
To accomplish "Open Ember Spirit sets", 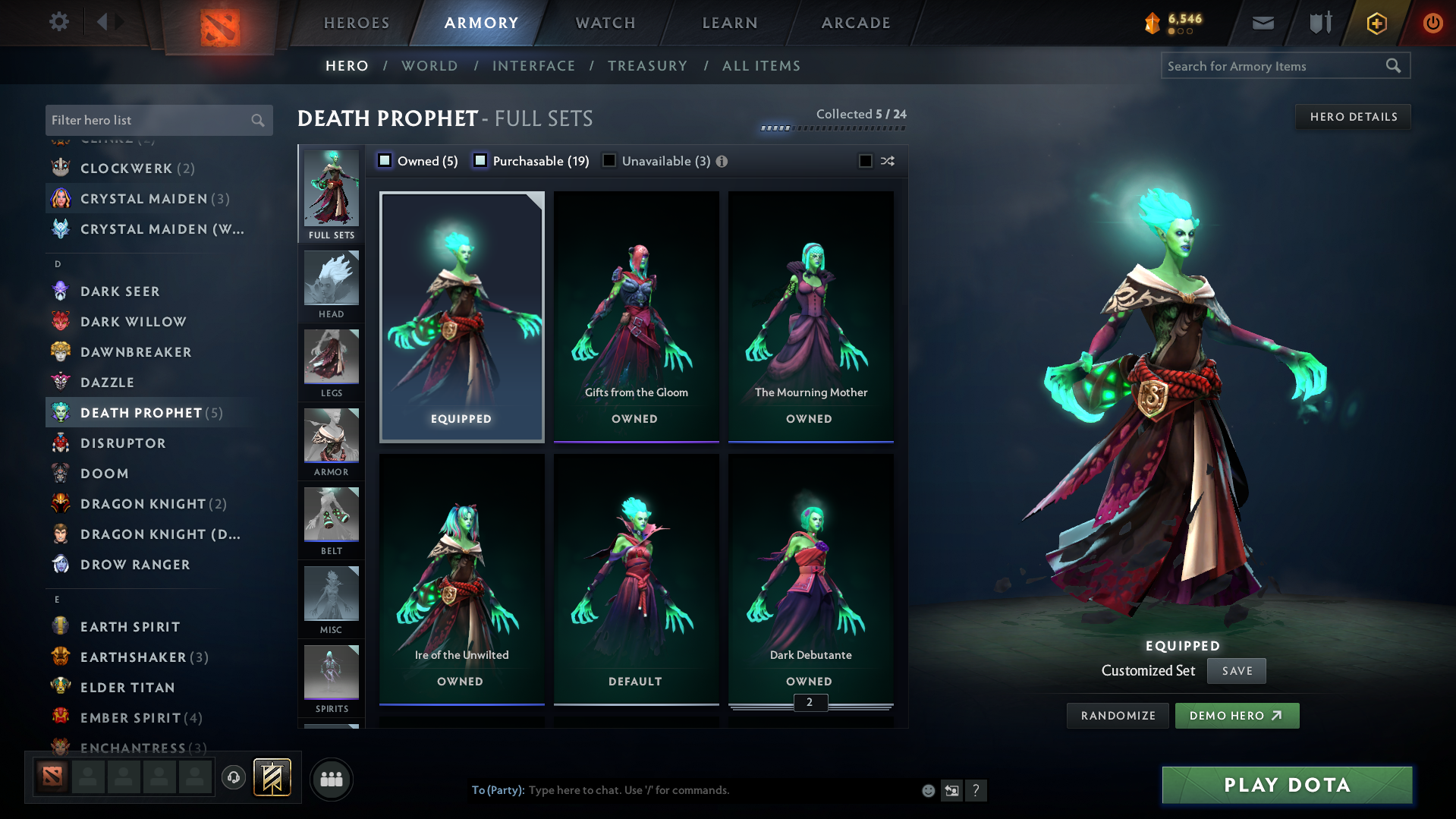I will [x=135, y=717].
